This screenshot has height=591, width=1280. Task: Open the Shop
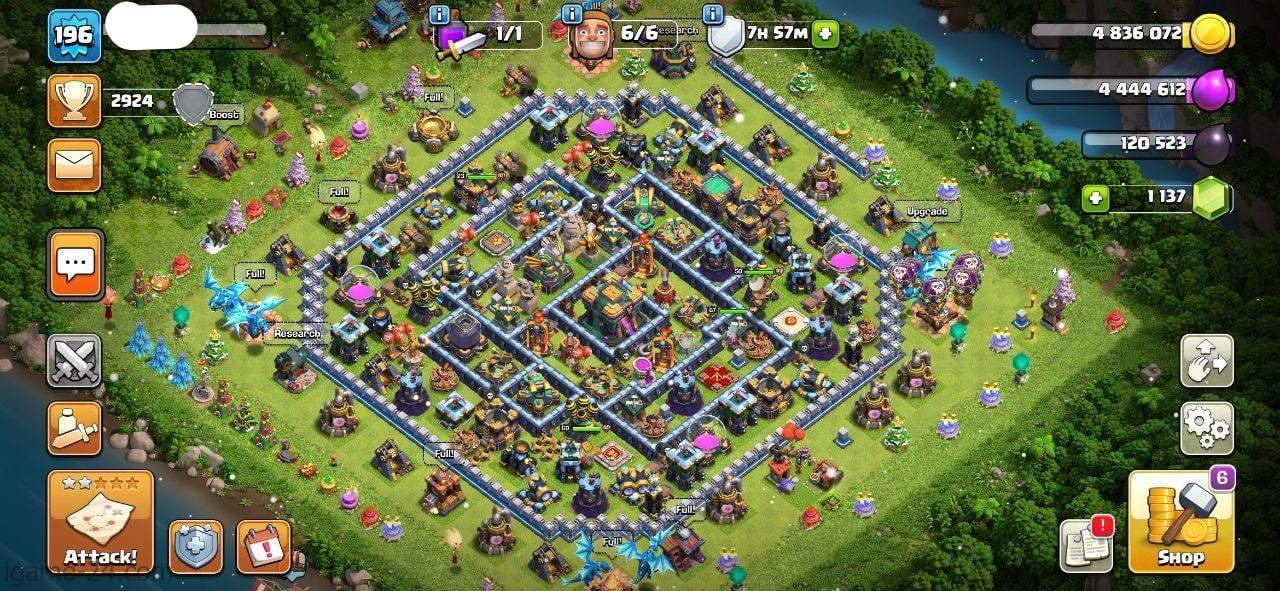1180,522
